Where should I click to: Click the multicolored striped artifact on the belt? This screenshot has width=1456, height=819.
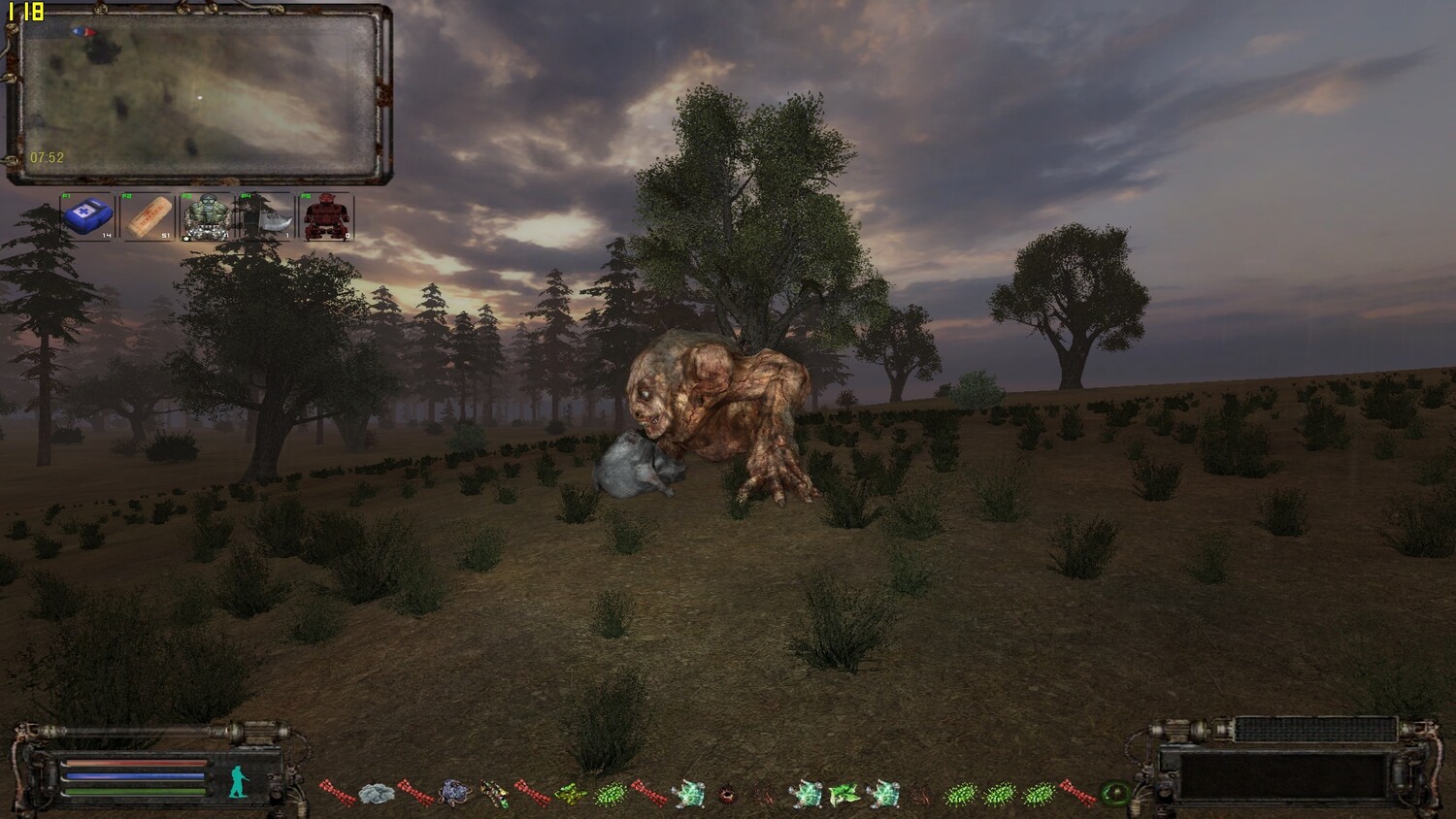(493, 795)
